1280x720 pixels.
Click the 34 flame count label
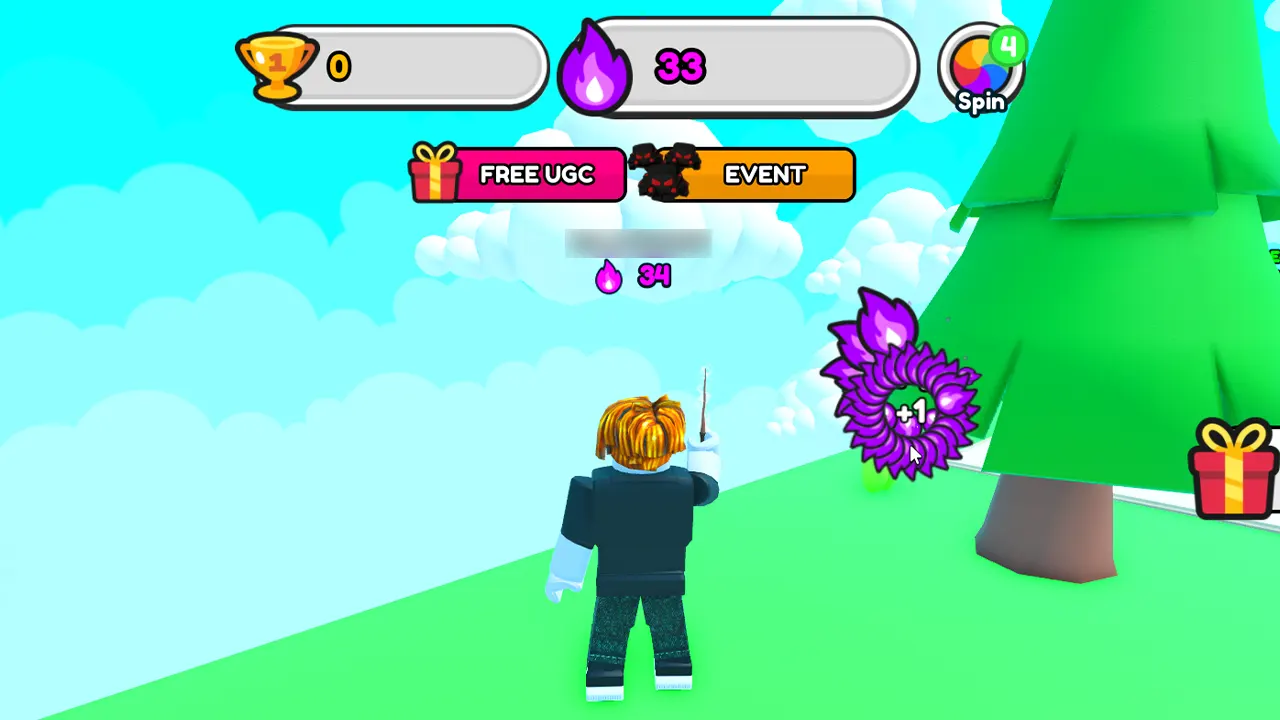[x=654, y=277]
